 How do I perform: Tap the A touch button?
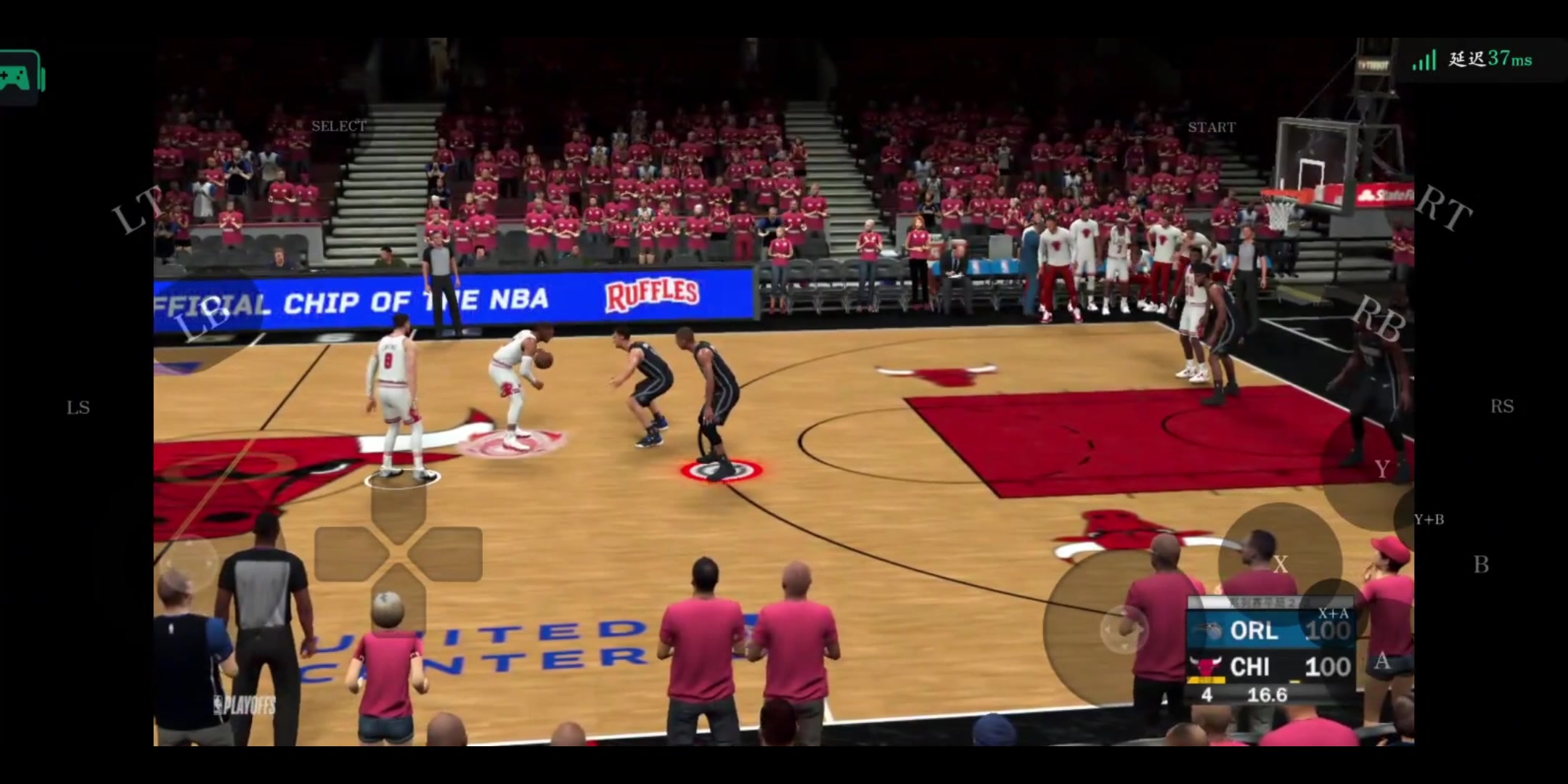coord(1382,661)
